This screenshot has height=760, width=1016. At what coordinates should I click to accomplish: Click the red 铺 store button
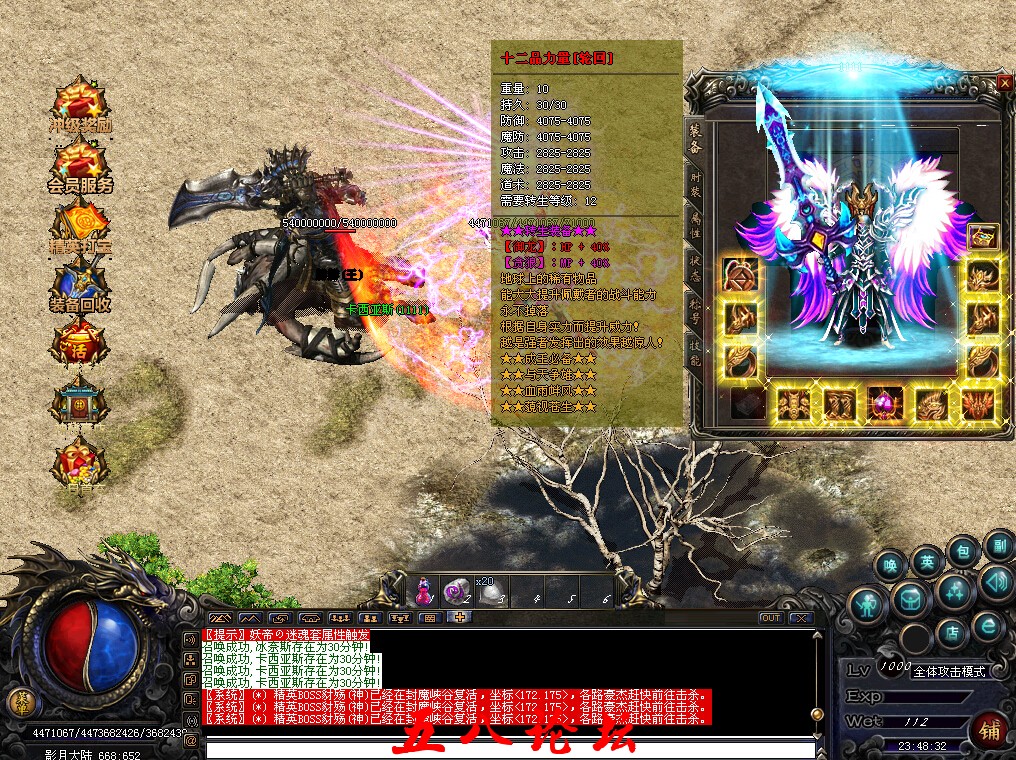coord(988,730)
